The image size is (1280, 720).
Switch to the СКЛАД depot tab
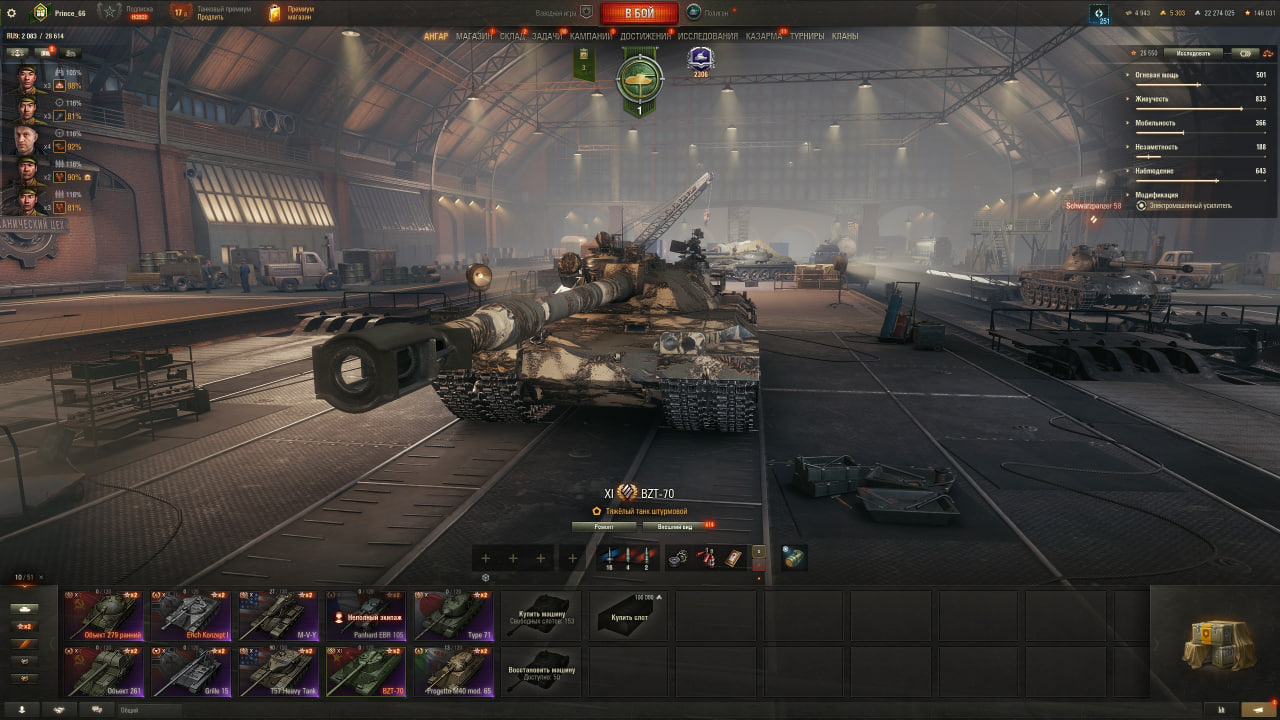click(512, 36)
